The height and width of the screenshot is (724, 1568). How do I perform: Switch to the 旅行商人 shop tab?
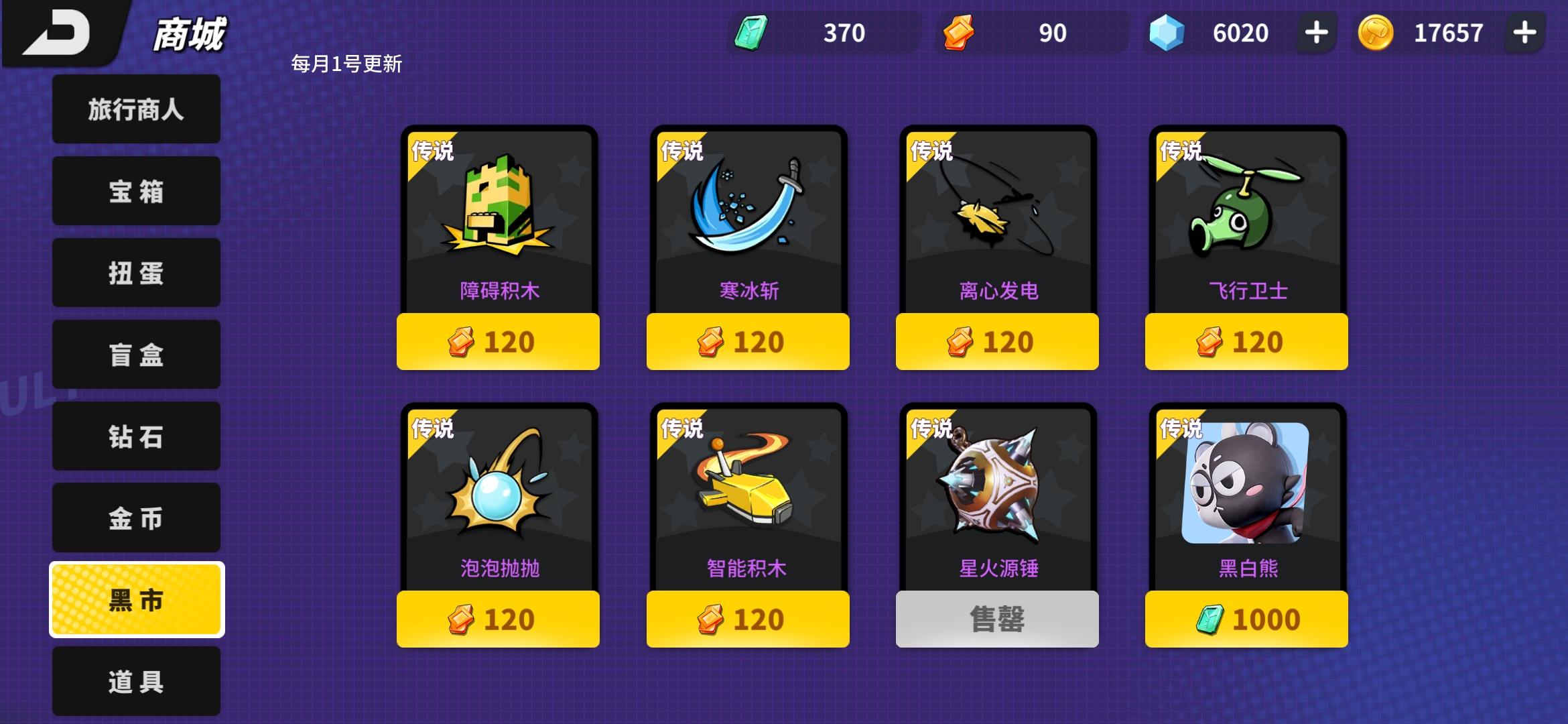pos(135,109)
